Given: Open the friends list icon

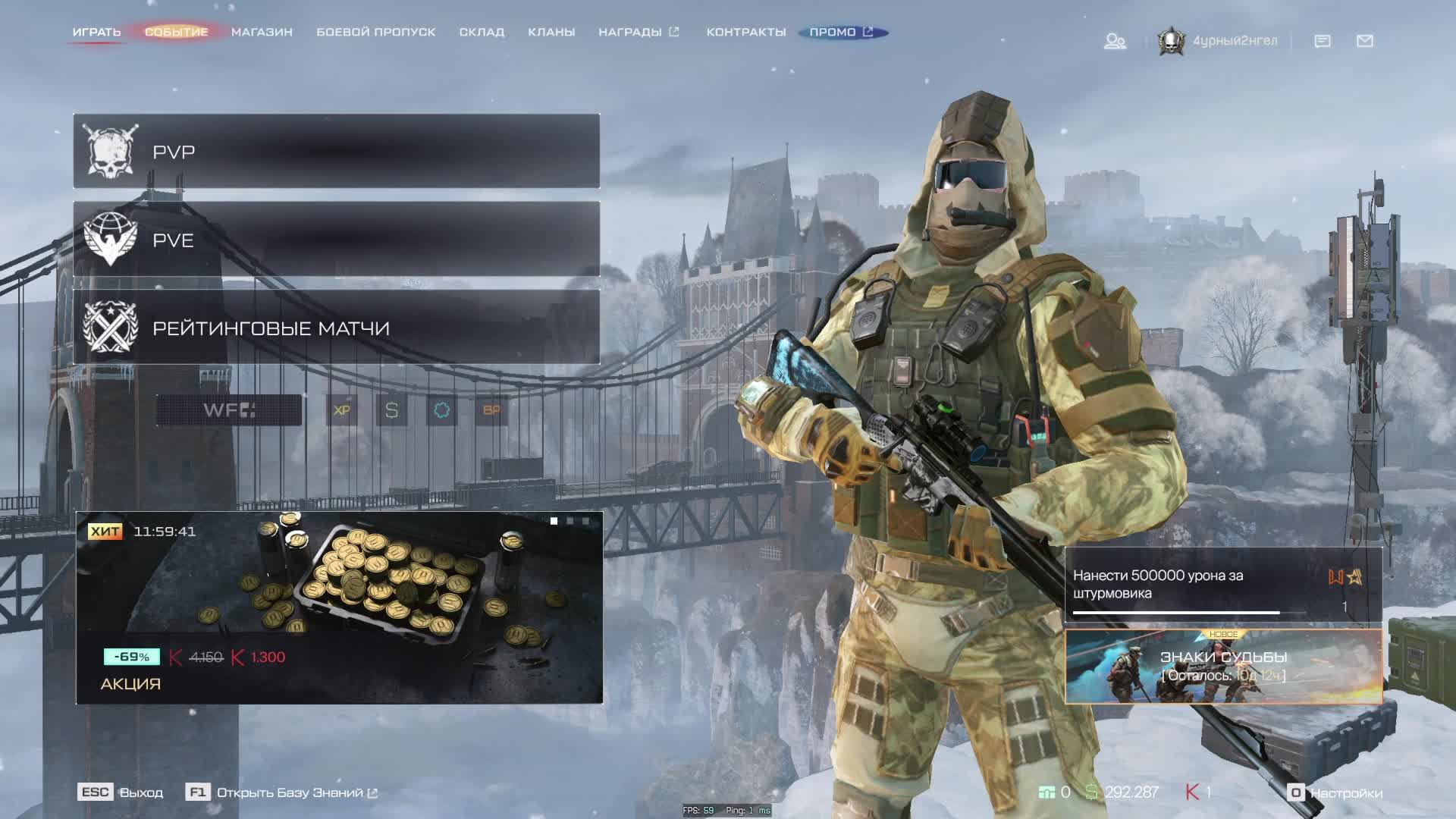Looking at the screenshot, I should point(1114,41).
